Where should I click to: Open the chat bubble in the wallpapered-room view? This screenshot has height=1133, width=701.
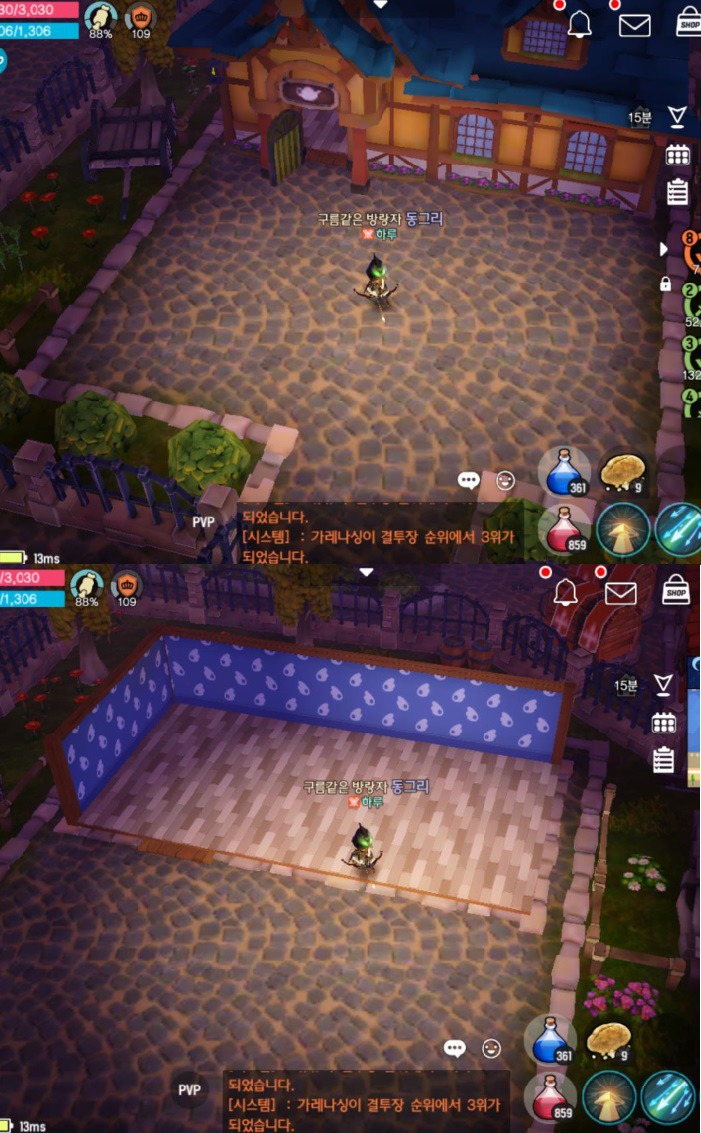point(455,1048)
